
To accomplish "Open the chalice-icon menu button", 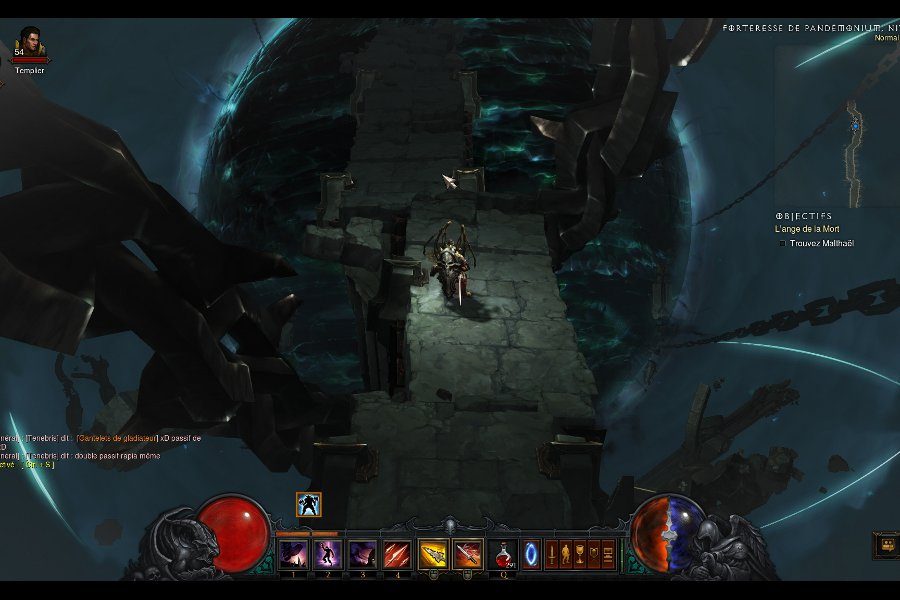I will tap(579, 553).
